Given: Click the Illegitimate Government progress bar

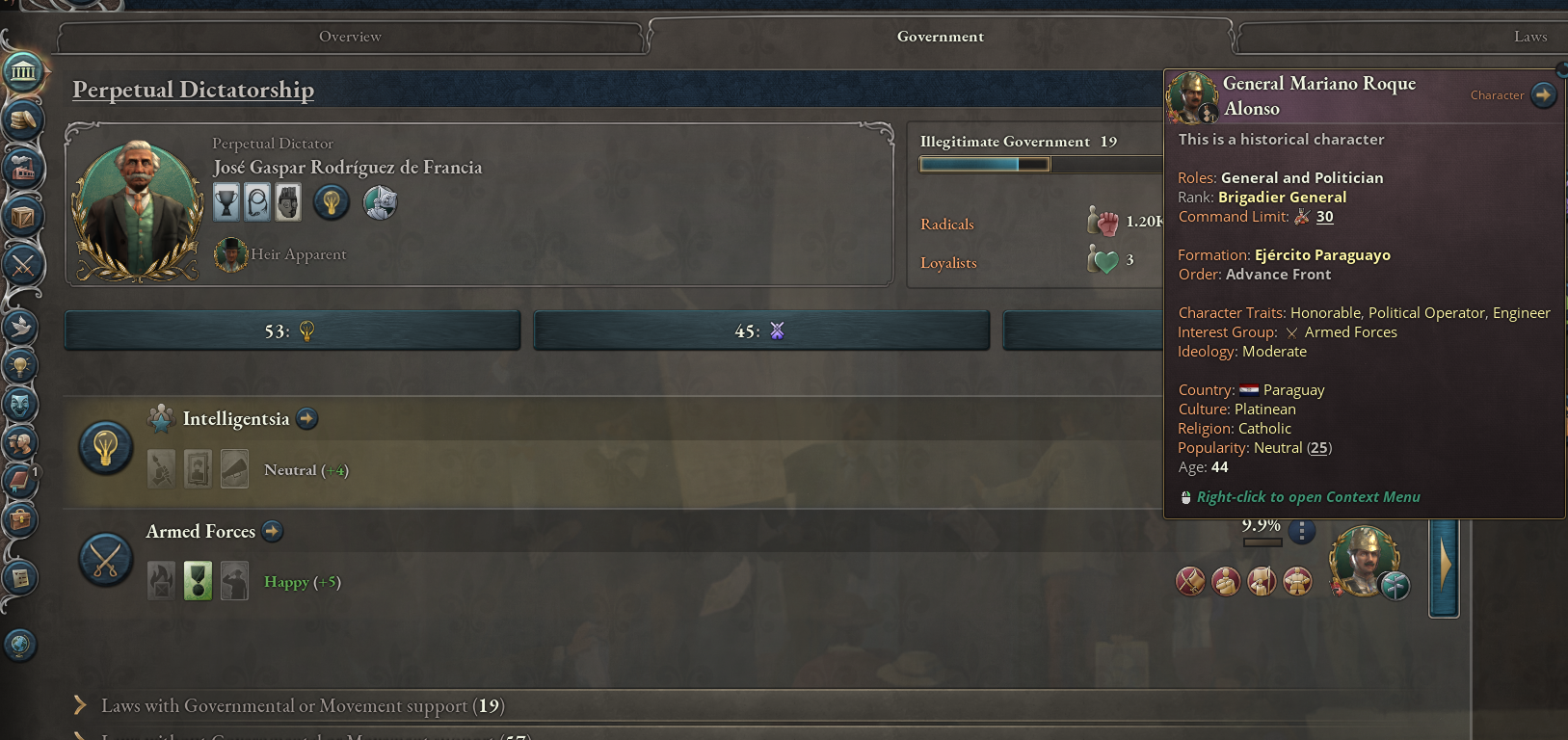Looking at the screenshot, I should [x=983, y=164].
